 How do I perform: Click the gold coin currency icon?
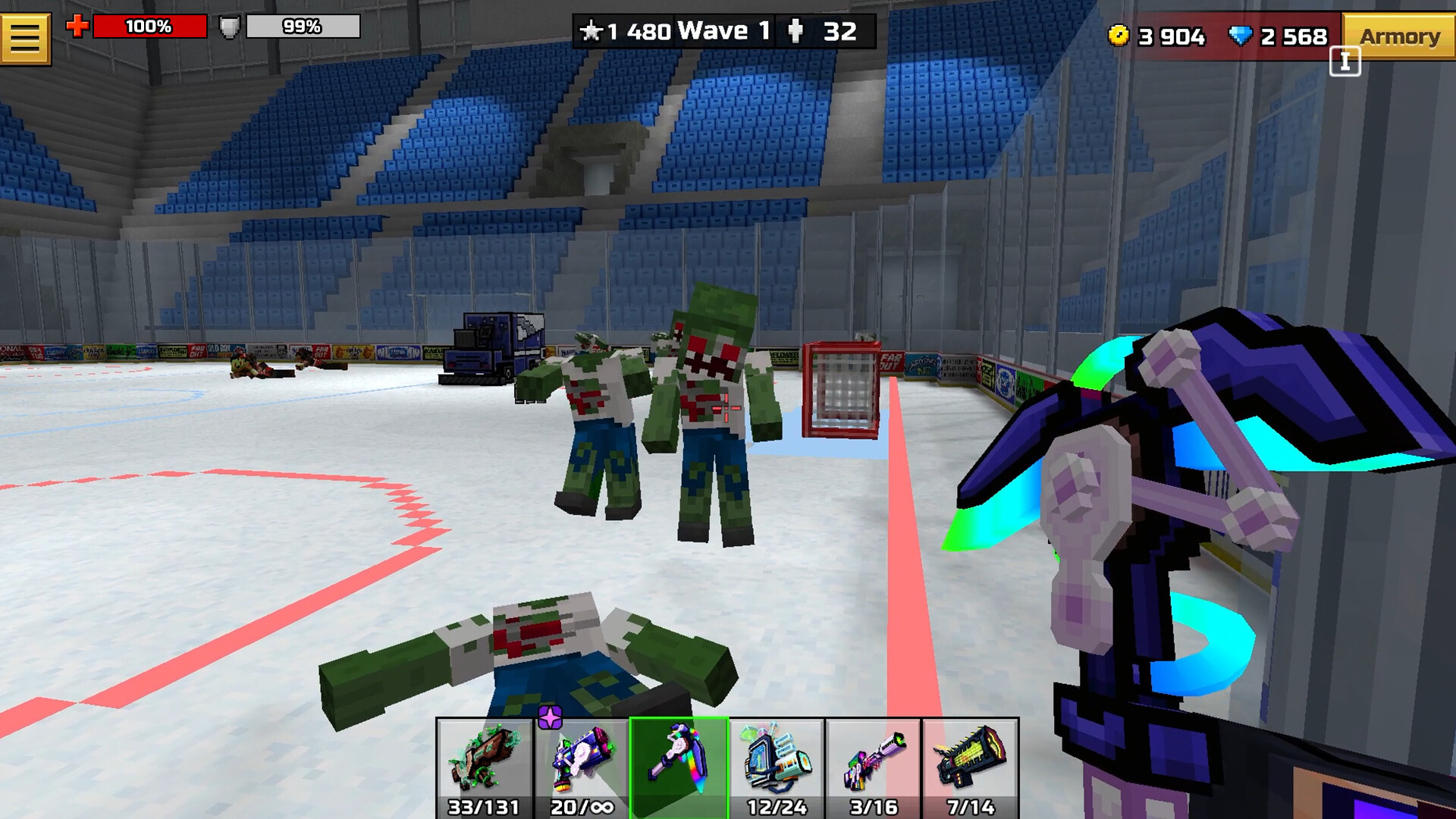(1121, 34)
